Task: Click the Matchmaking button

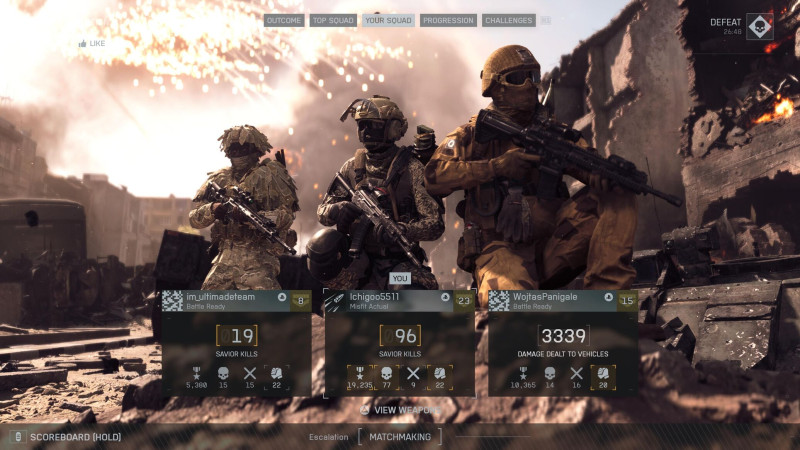Action: [400, 437]
